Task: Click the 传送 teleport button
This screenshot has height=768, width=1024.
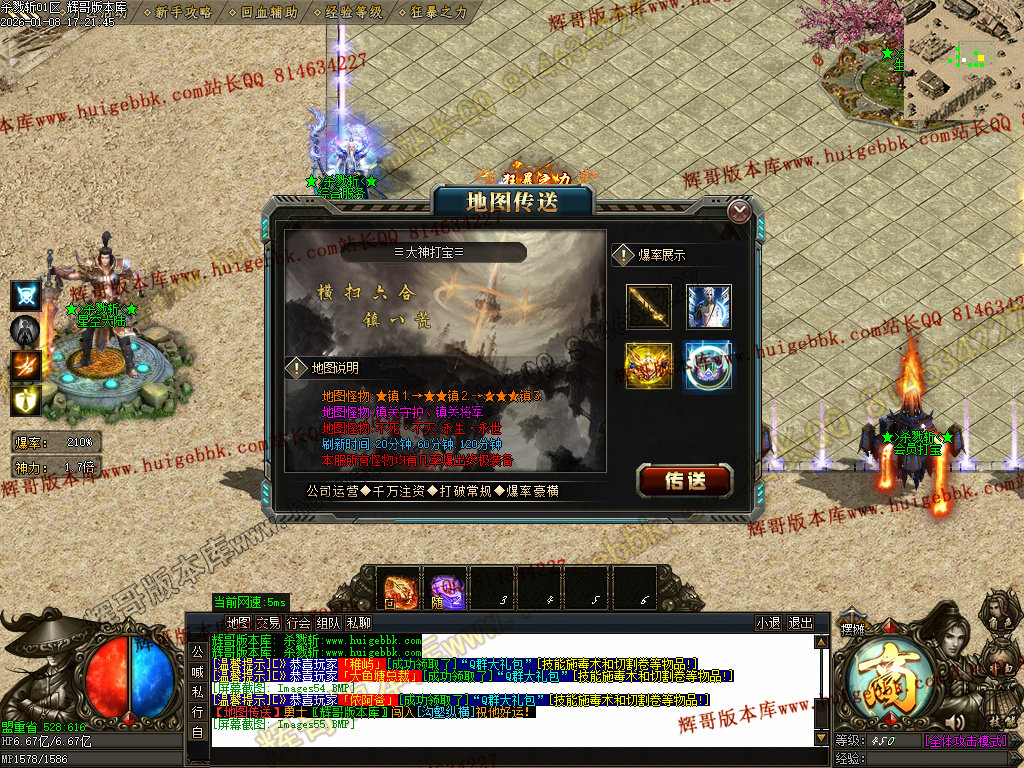Action: pos(684,481)
